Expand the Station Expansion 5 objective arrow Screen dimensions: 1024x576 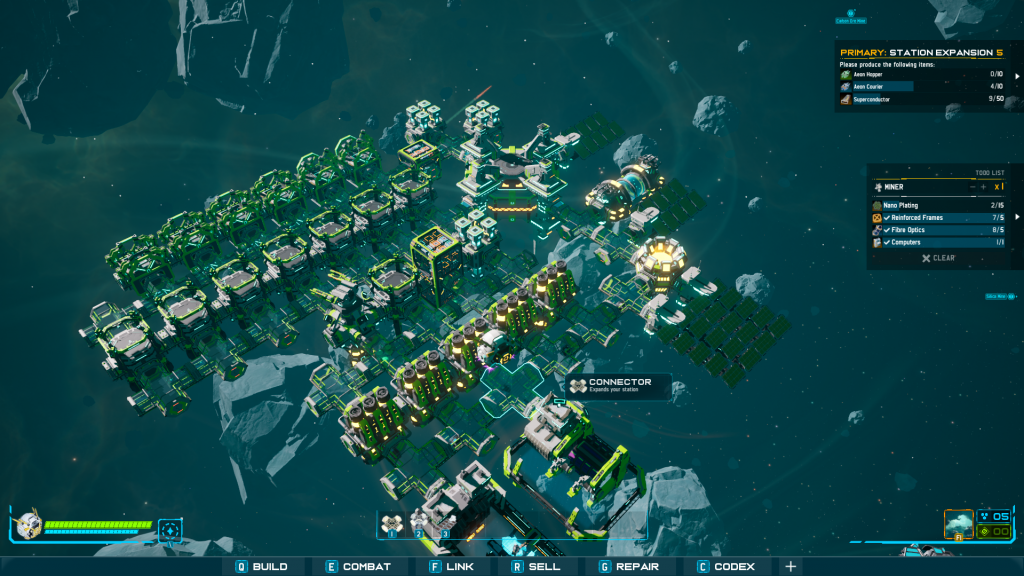point(1018,75)
